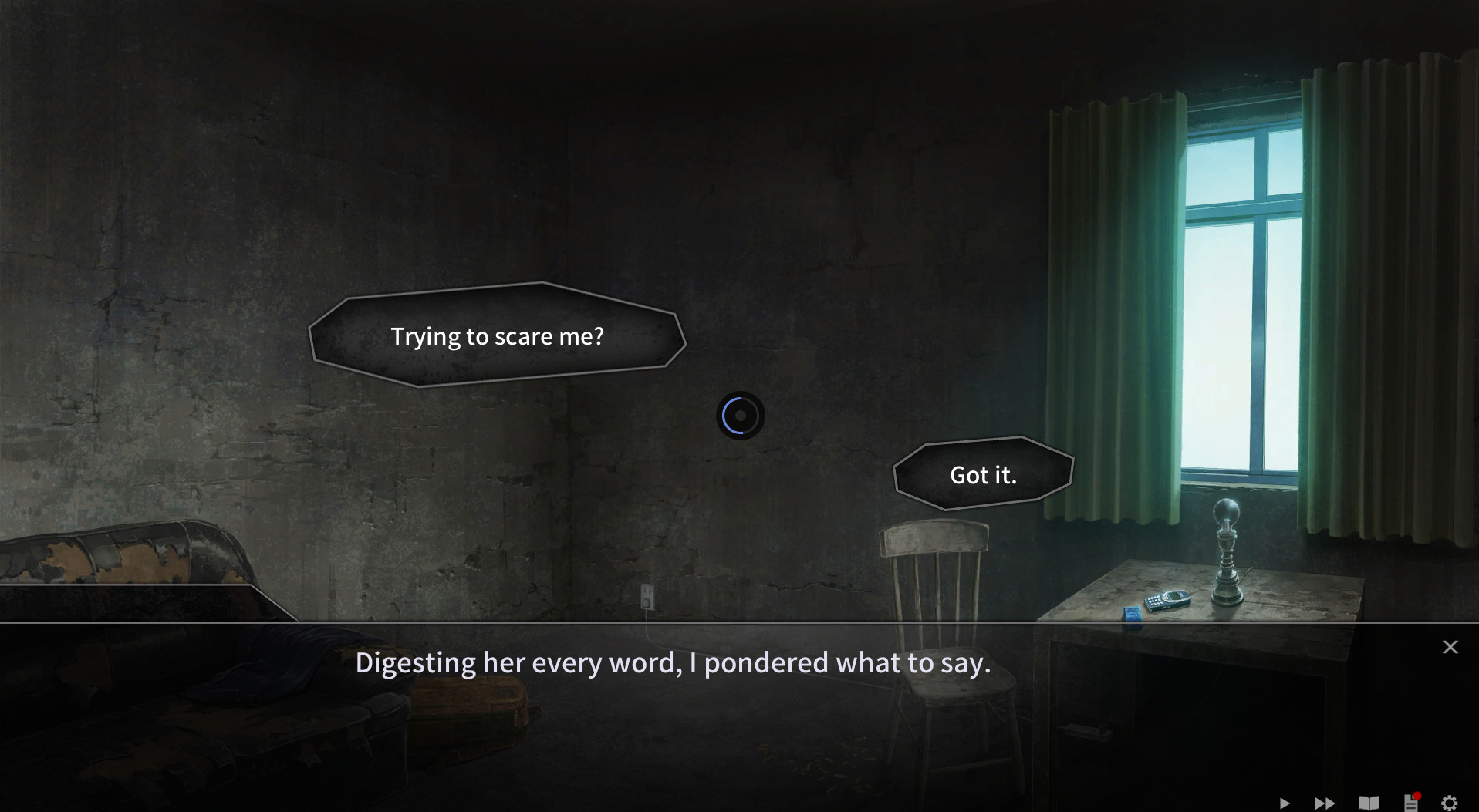Viewport: 1479px width, 812px height.
Task: Open the backlog history book
Action: (x=1369, y=803)
